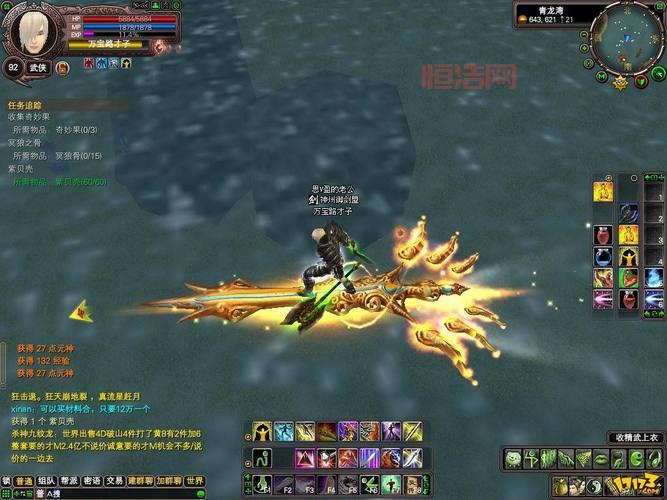Switch to the 组队 chat tab
The image size is (667, 500).
48,481
